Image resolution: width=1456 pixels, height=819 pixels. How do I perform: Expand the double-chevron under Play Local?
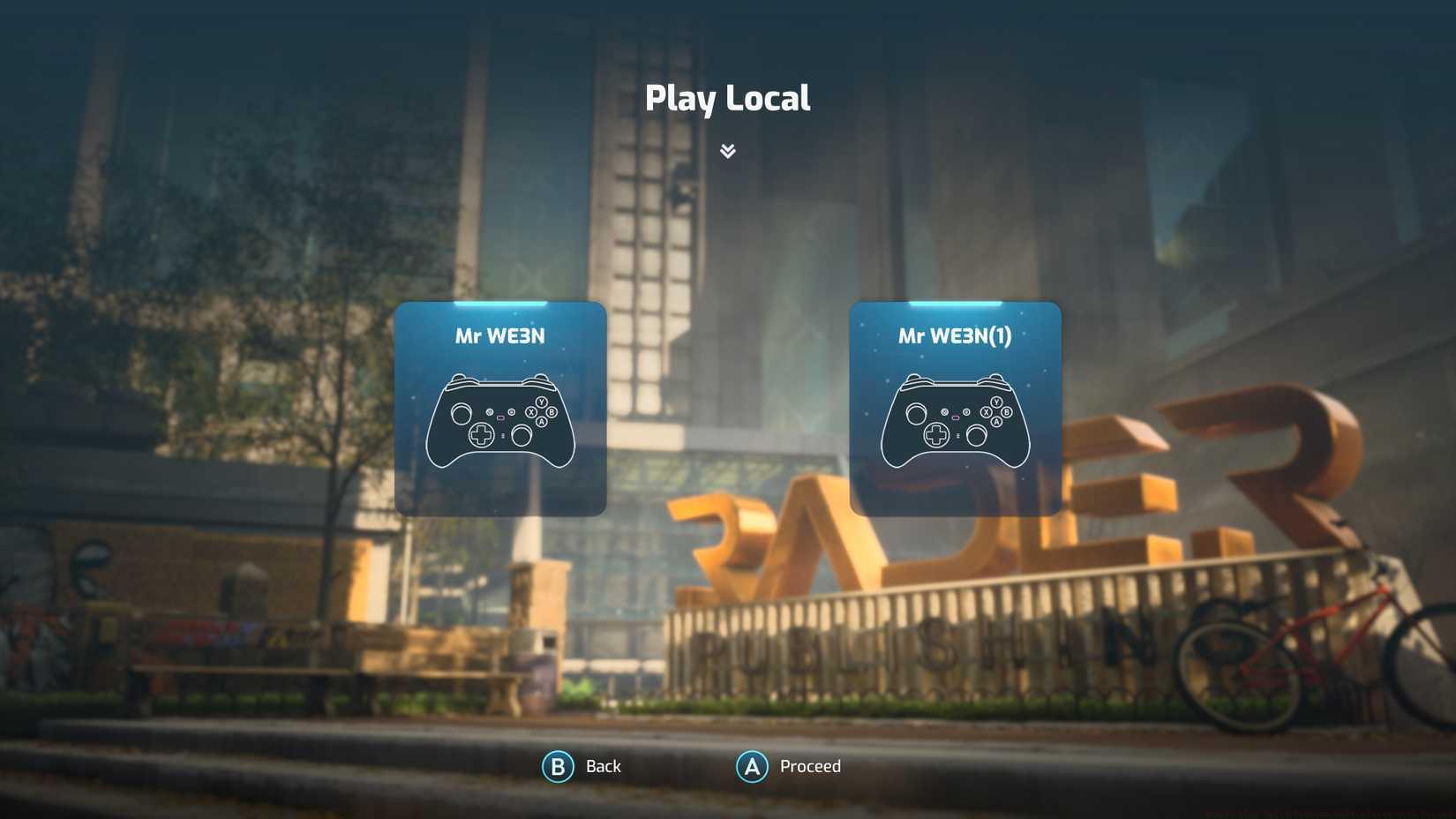(x=728, y=150)
